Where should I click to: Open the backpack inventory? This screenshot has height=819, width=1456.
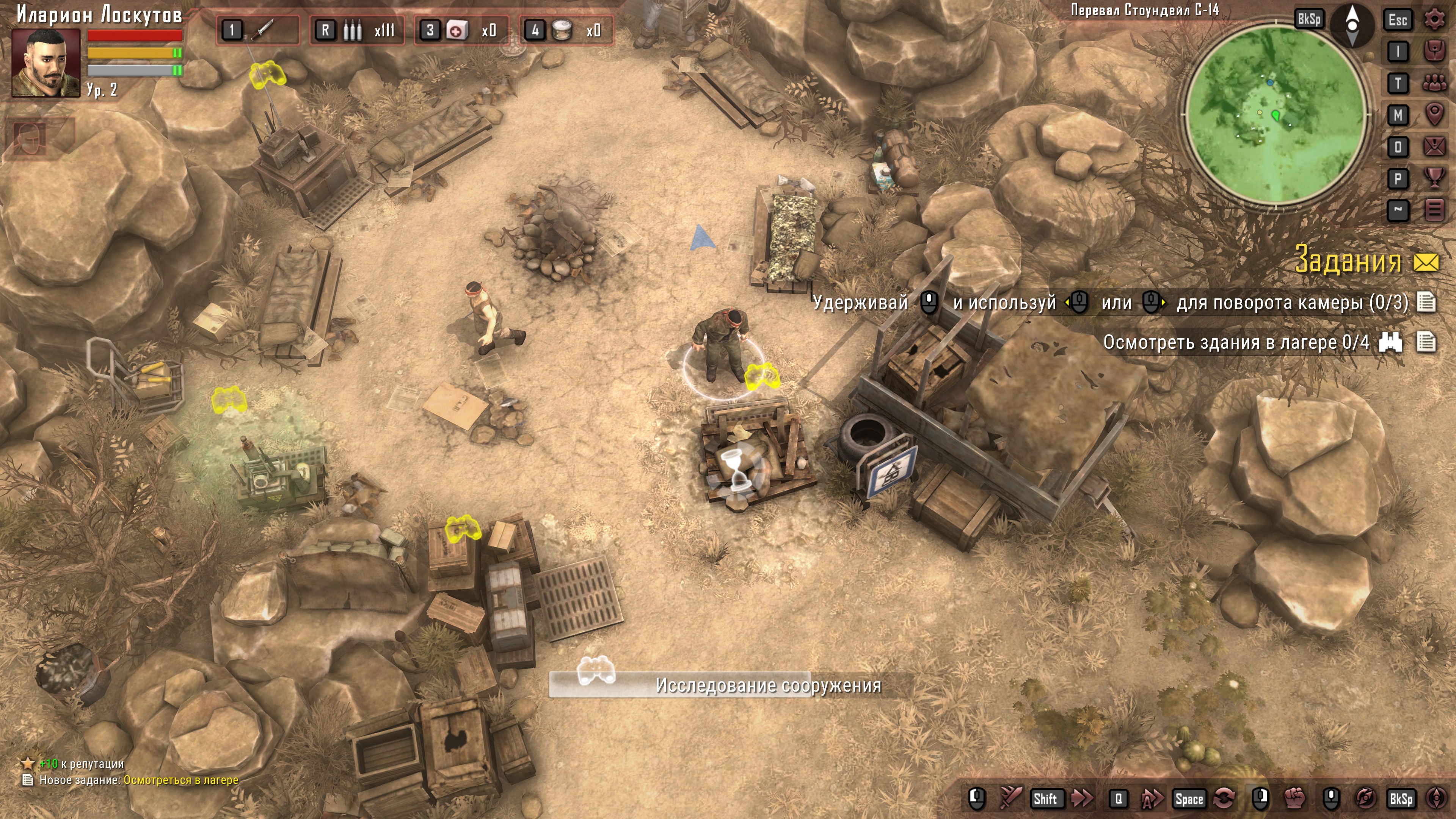pos(1434,52)
